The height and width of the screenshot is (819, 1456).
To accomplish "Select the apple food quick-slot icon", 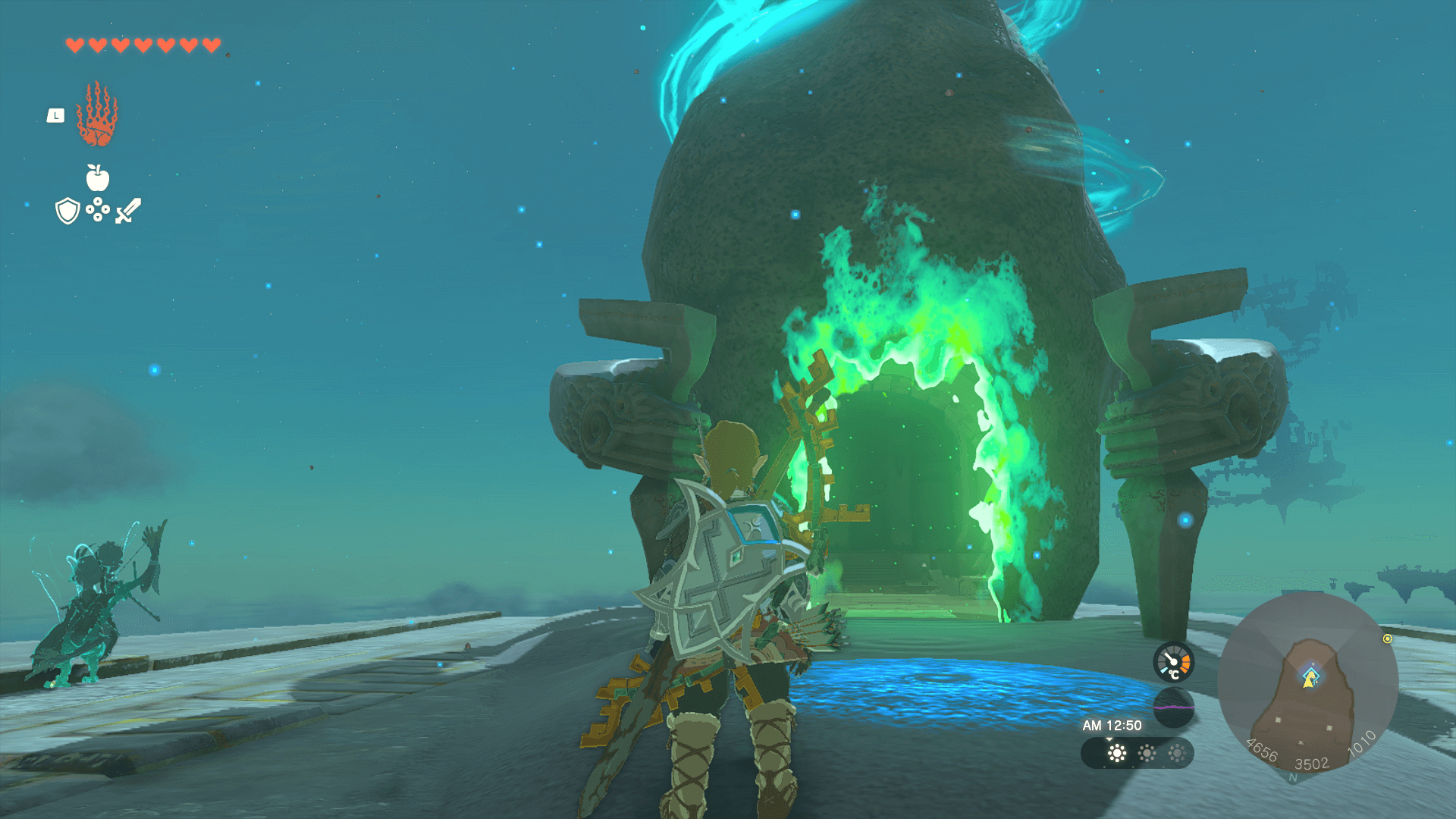I will pyautogui.click(x=97, y=178).
